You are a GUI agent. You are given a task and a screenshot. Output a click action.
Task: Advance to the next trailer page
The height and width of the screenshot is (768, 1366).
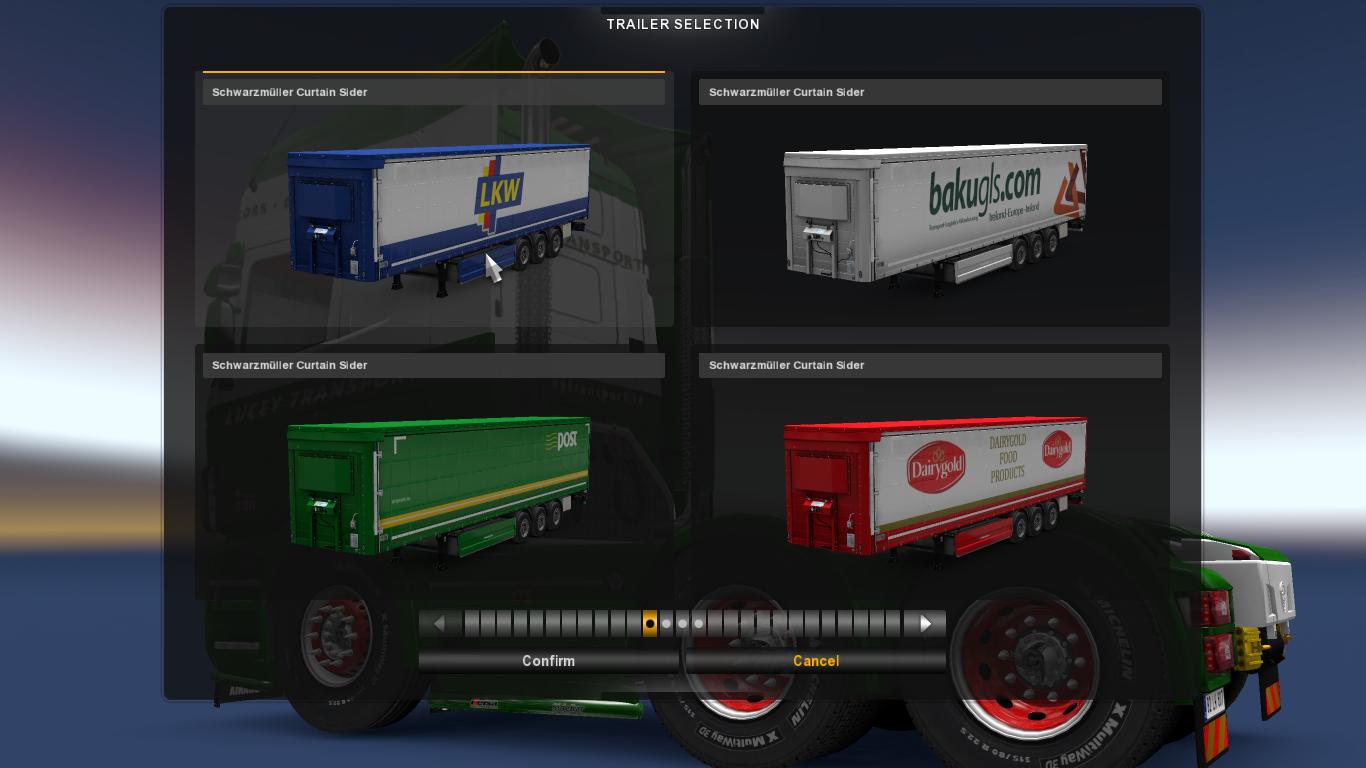[926, 624]
